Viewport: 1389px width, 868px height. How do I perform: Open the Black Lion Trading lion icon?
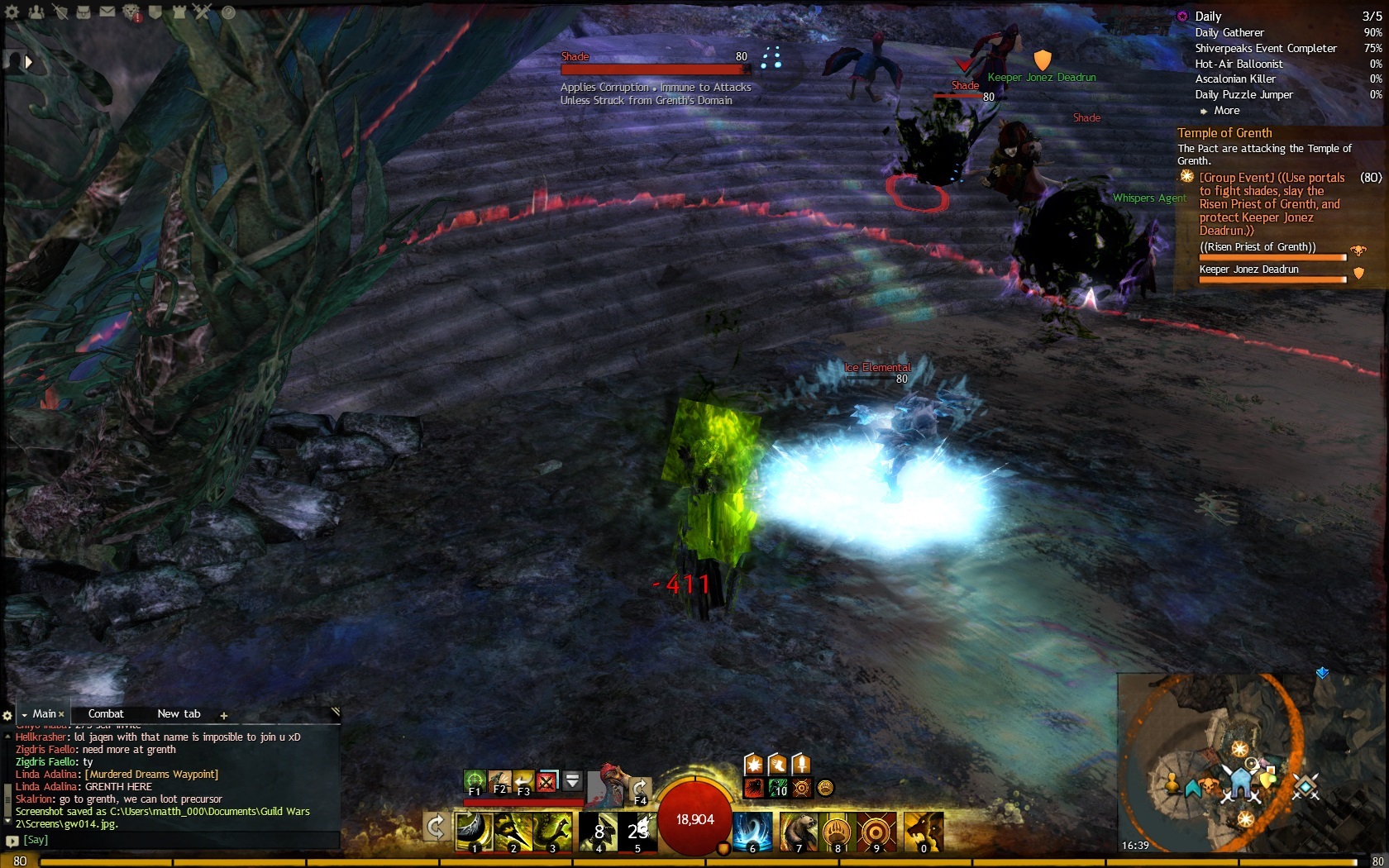click(131, 12)
